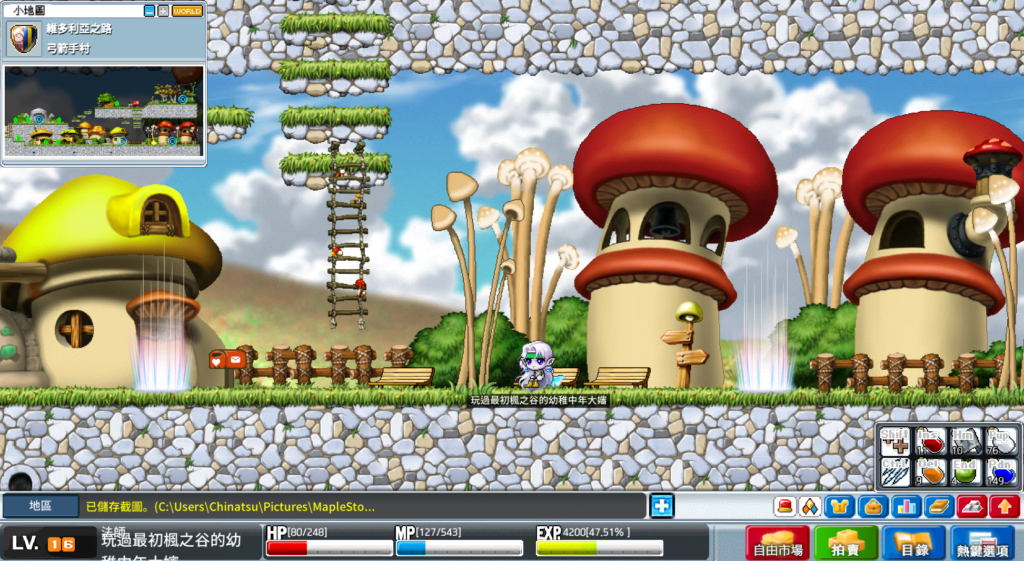Open the inventory bag icon
The image size is (1024, 561).
pyautogui.click(x=874, y=507)
